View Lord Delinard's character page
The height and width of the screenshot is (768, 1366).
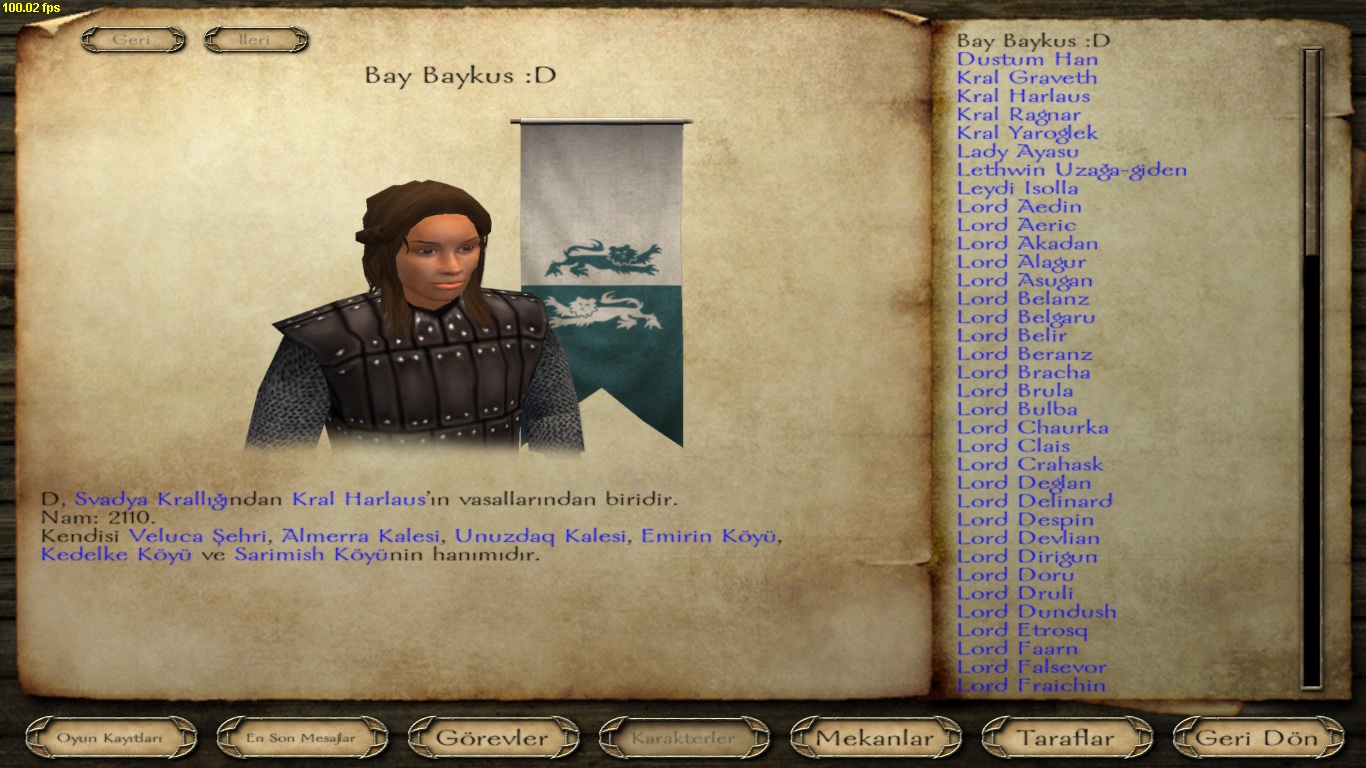click(x=1034, y=501)
